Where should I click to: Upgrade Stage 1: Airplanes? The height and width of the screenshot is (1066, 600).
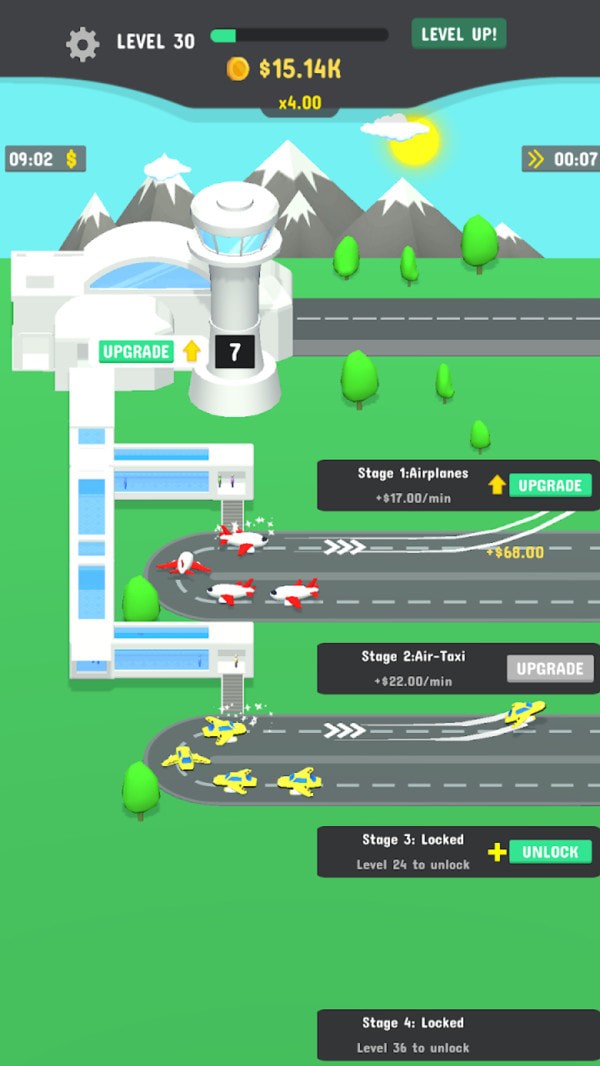(x=550, y=486)
